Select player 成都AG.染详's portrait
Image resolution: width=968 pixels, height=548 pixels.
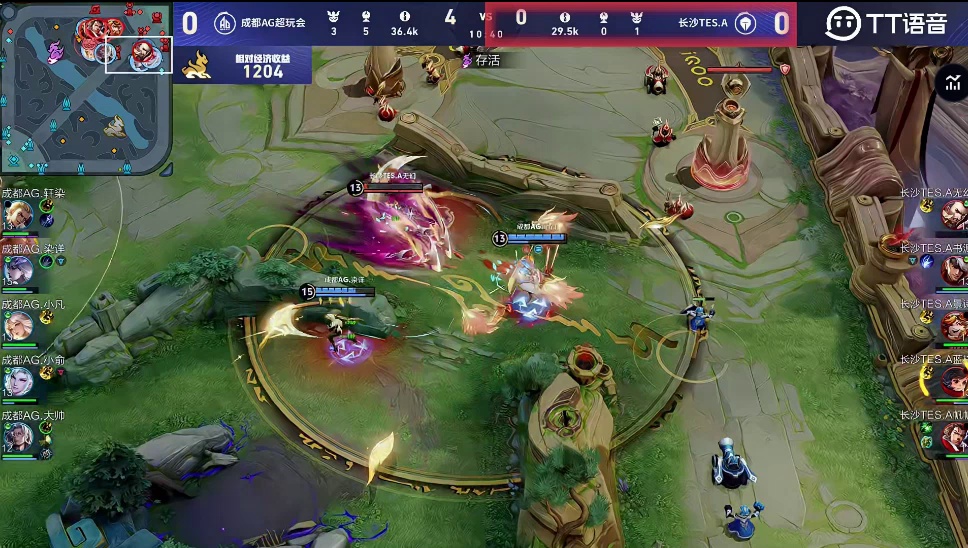click(x=18, y=269)
